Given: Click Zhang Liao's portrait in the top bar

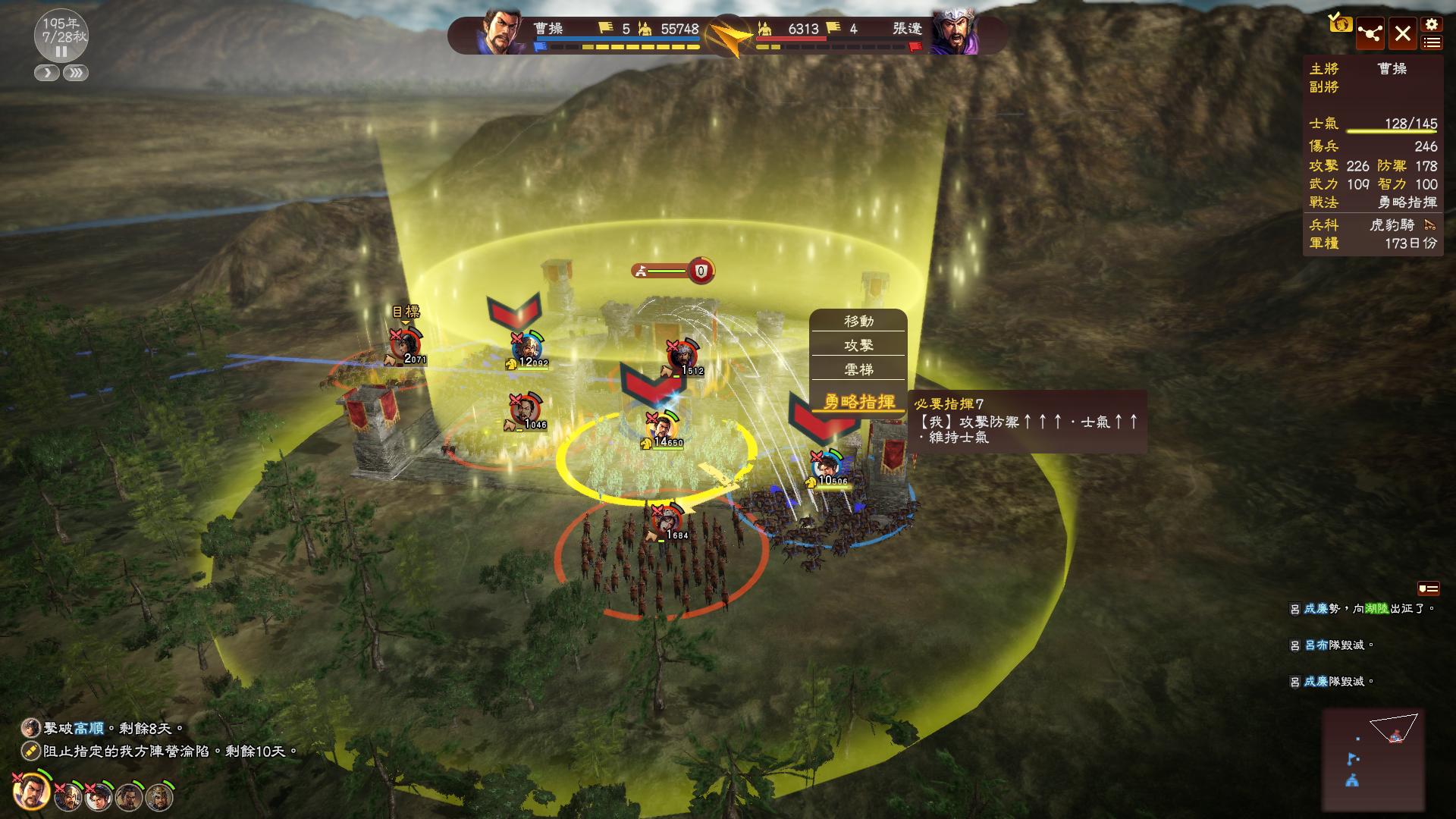Looking at the screenshot, I should click(955, 33).
